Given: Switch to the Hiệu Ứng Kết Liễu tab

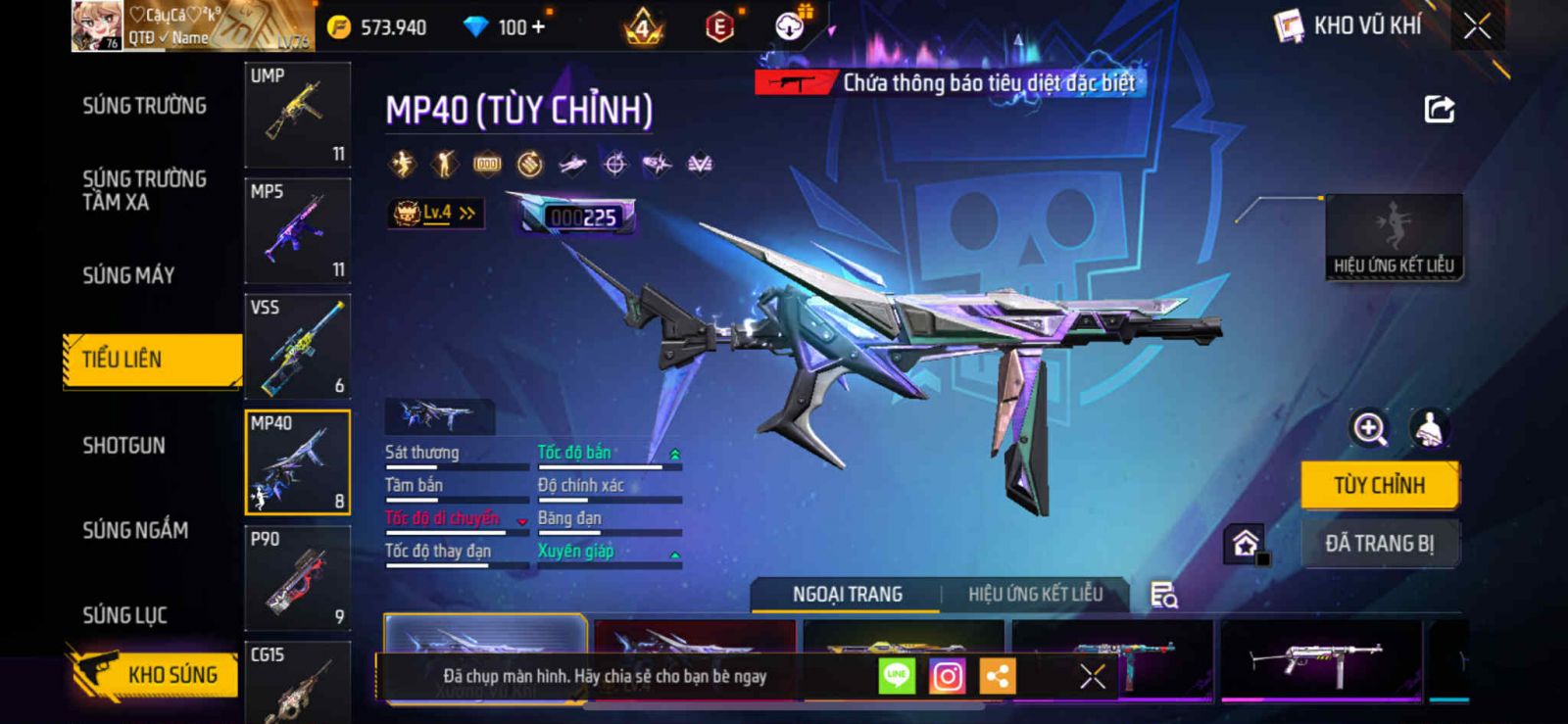Looking at the screenshot, I should coord(1035,595).
